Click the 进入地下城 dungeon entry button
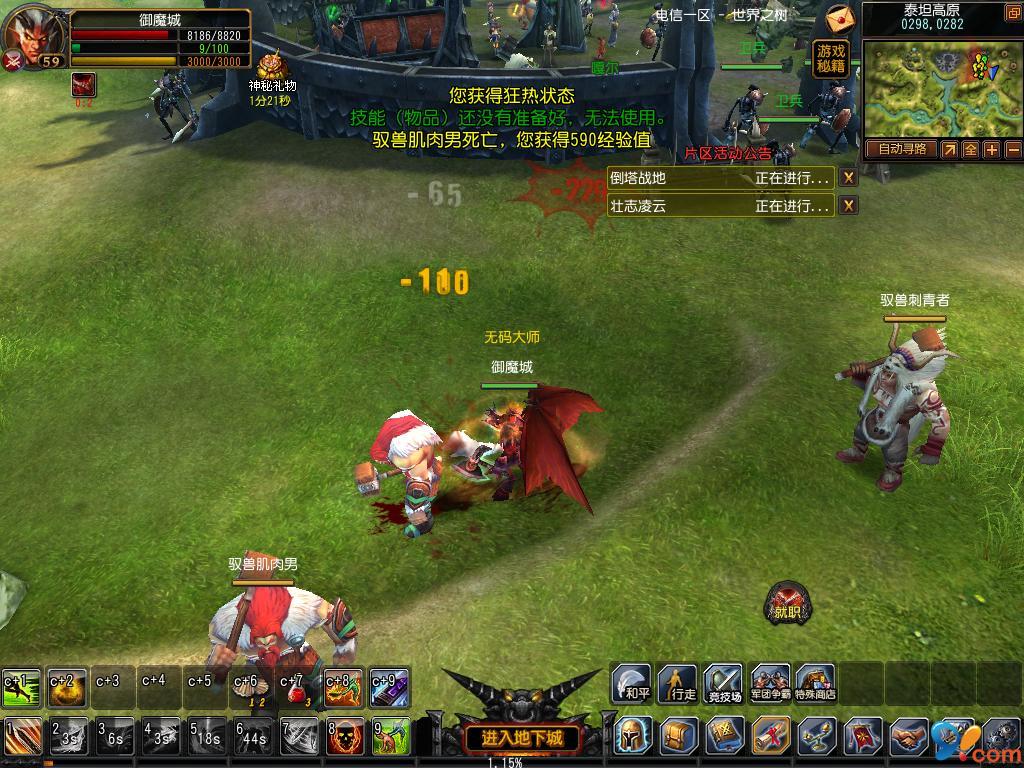Image resolution: width=1024 pixels, height=768 pixels. pos(522,739)
